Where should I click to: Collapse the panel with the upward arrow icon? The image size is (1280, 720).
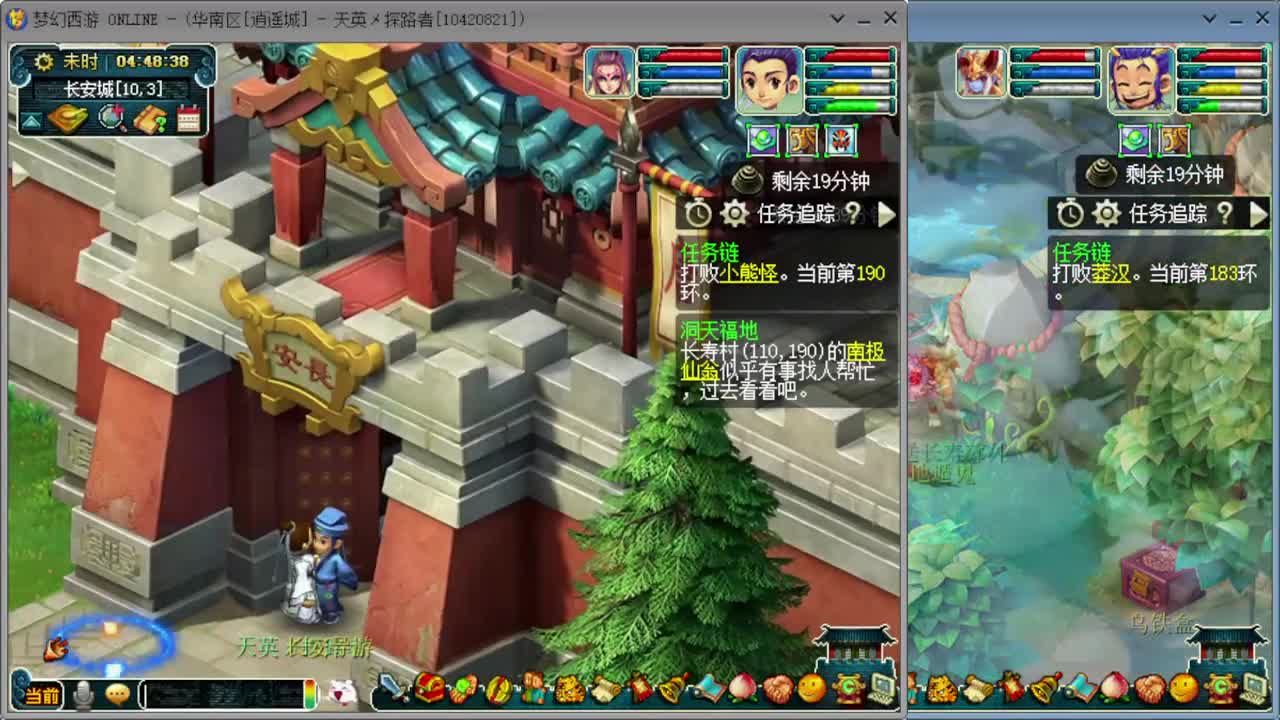32,120
